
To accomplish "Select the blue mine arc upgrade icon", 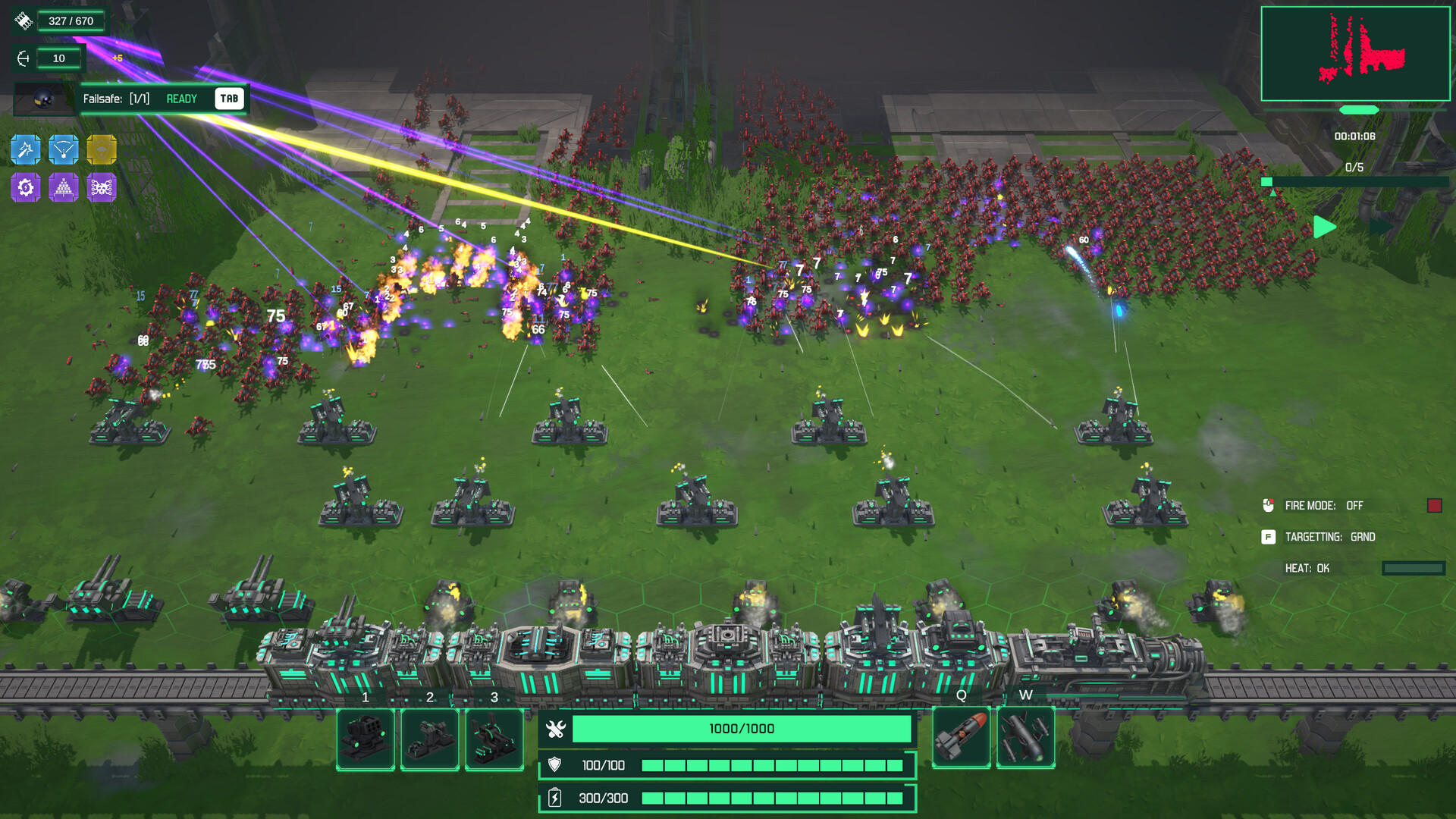I will 64,149.
